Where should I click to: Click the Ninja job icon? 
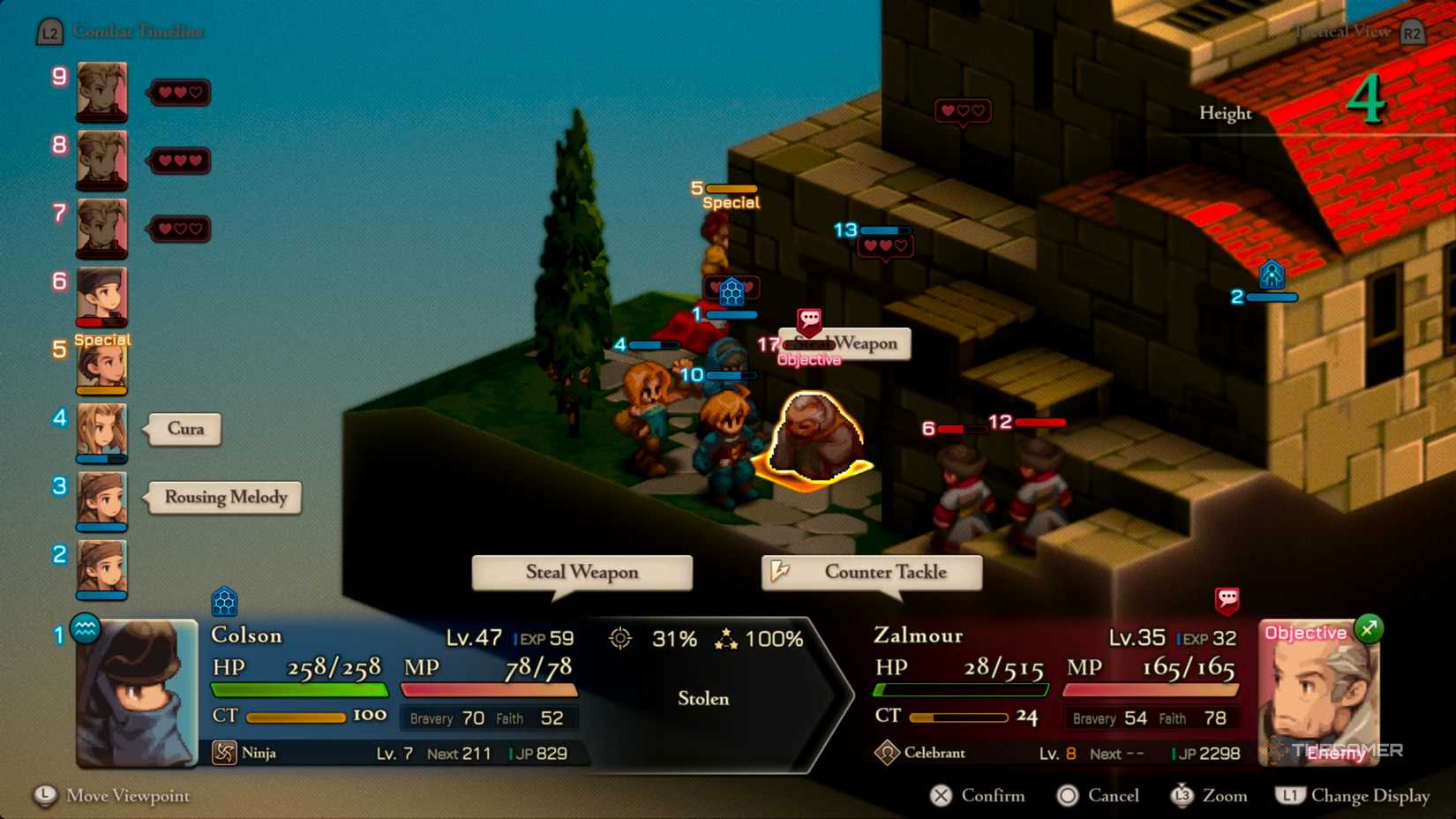coord(224,753)
